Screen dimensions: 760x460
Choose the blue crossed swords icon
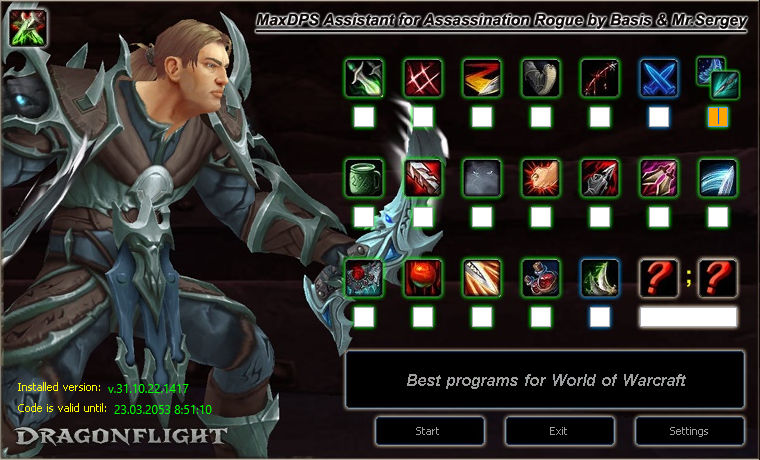(x=659, y=77)
